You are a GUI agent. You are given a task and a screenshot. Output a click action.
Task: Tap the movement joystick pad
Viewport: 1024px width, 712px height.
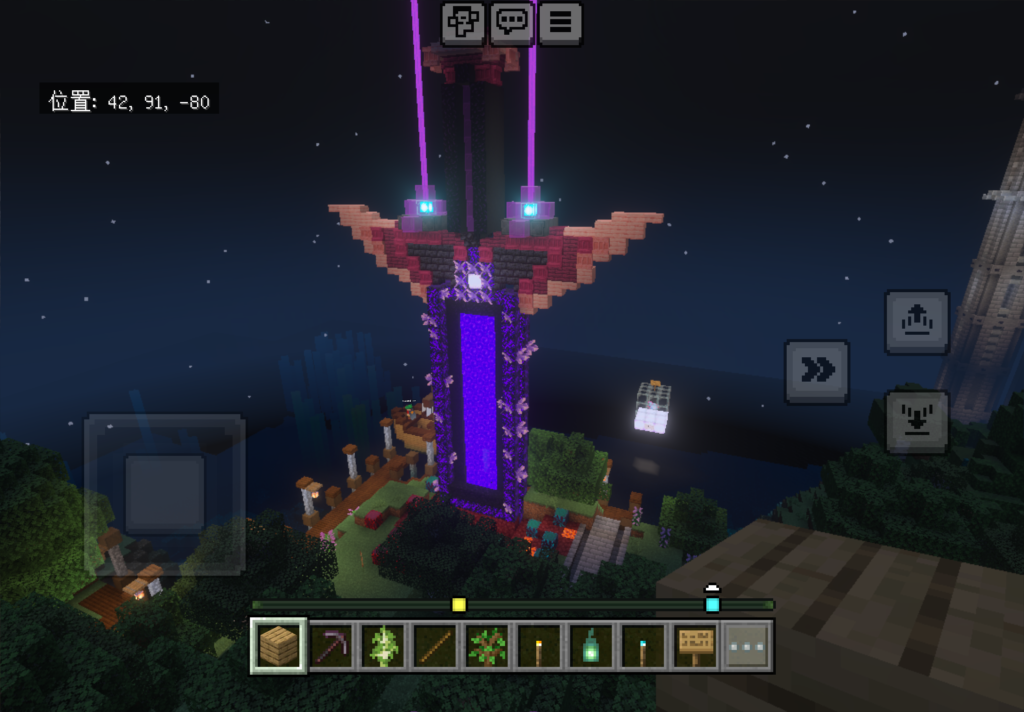click(165, 493)
